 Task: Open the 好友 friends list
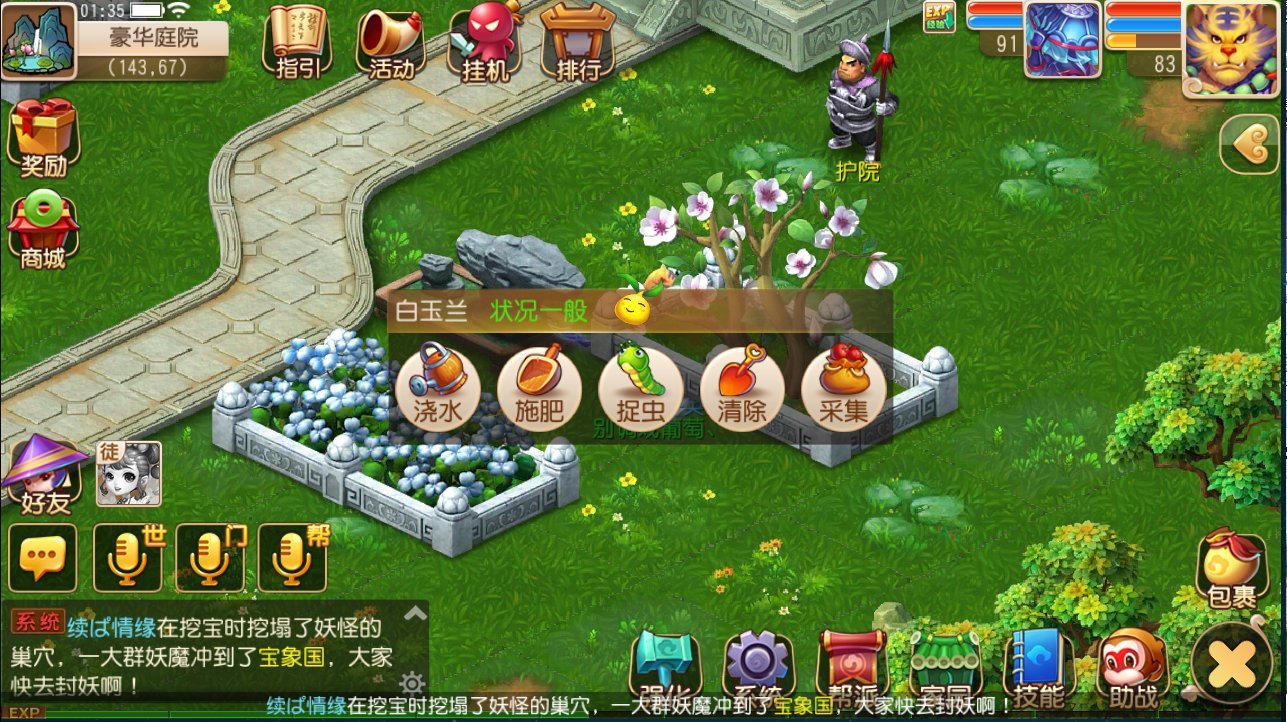45,475
